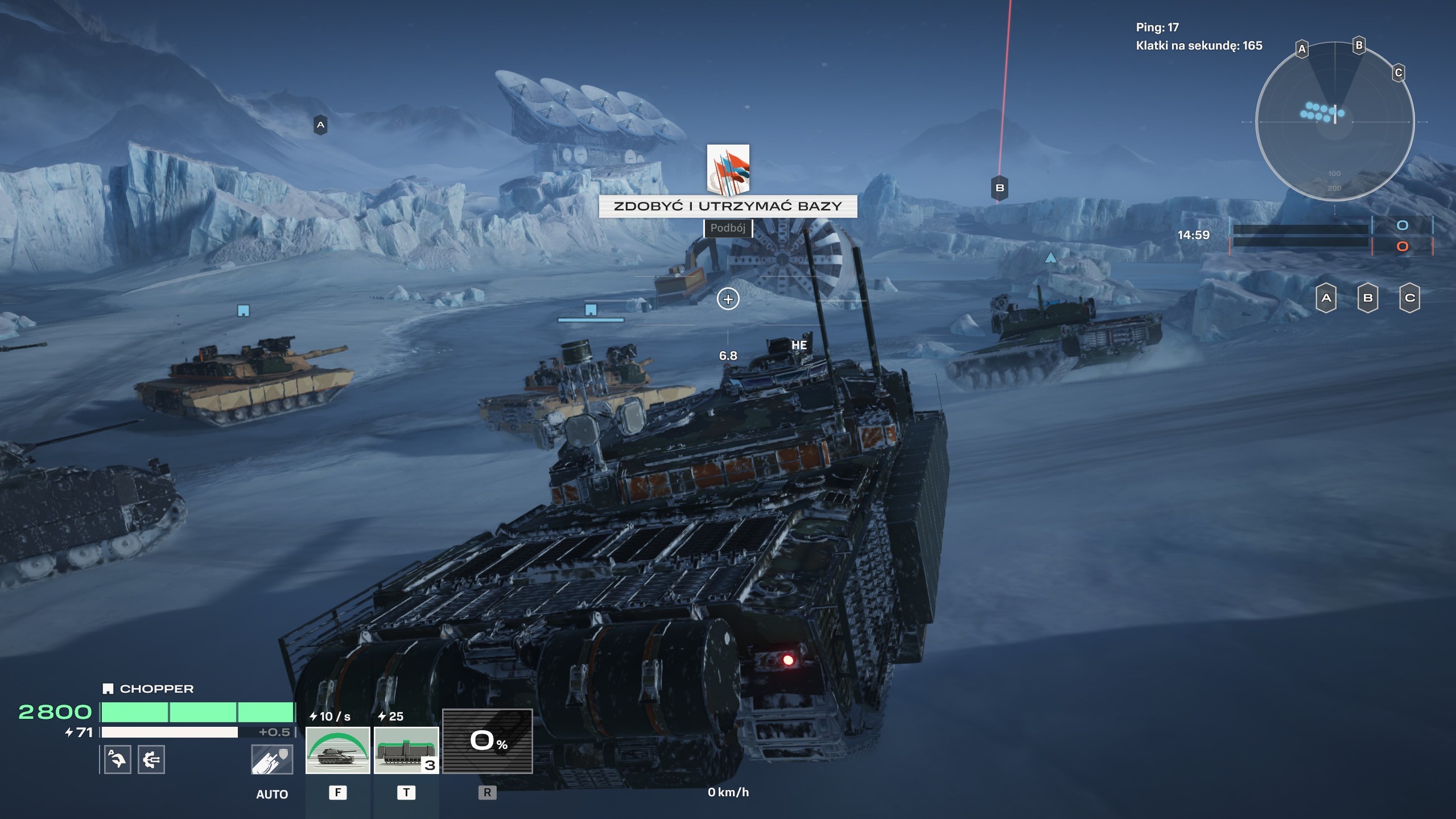This screenshot has height=819, width=1456.
Task: Click the horse-head perk icon
Action: (x=117, y=759)
